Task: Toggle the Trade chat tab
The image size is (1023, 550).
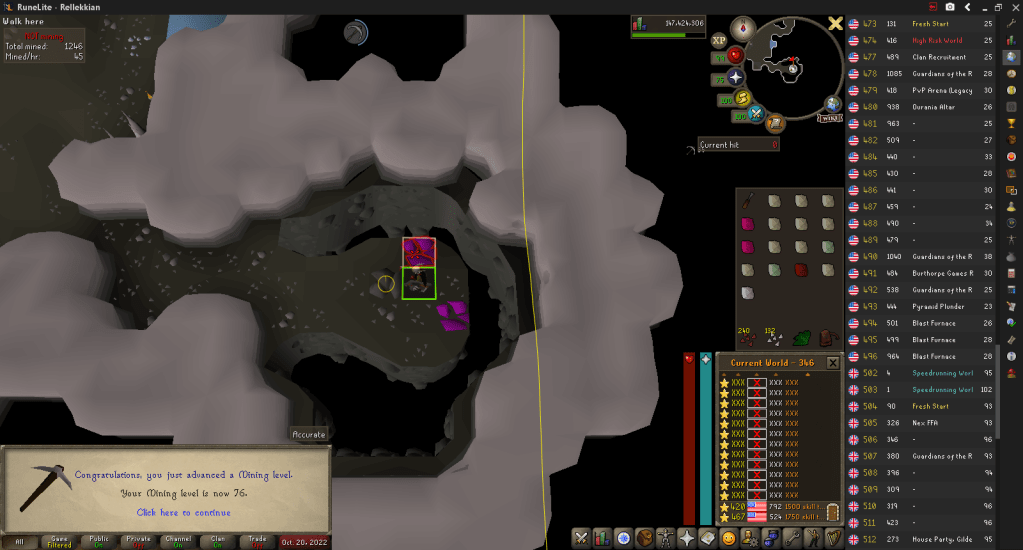Action: click(x=258, y=541)
